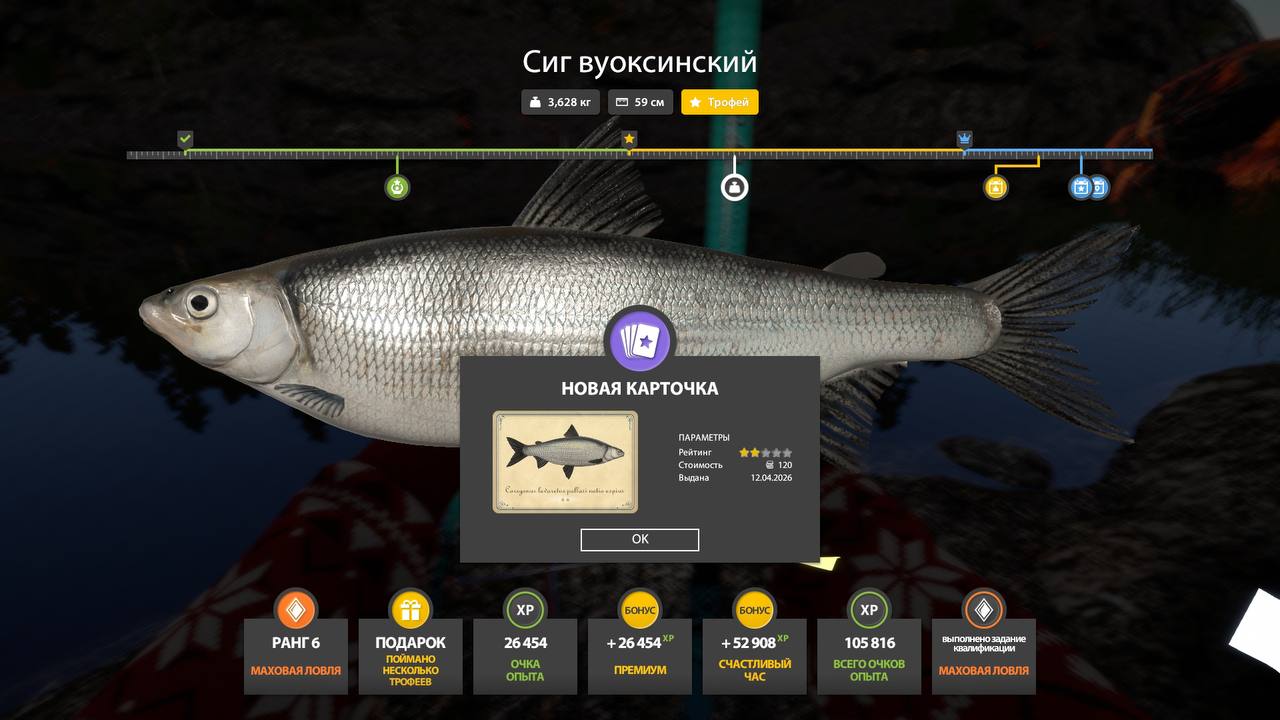Click the white weight marker under the scale
Viewport: 1280px width, 720px height.
(735, 187)
